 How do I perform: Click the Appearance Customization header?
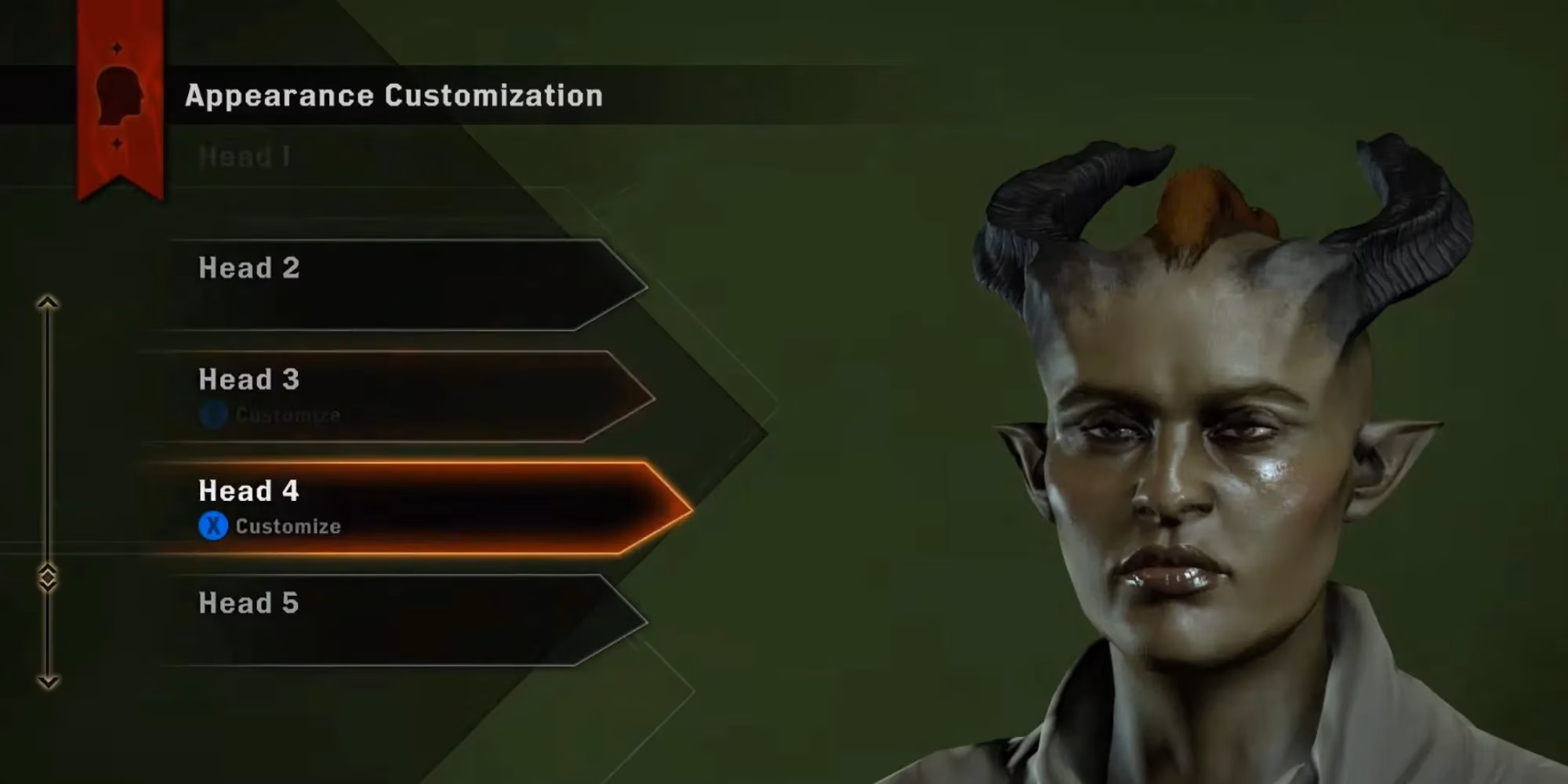point(392,96)
